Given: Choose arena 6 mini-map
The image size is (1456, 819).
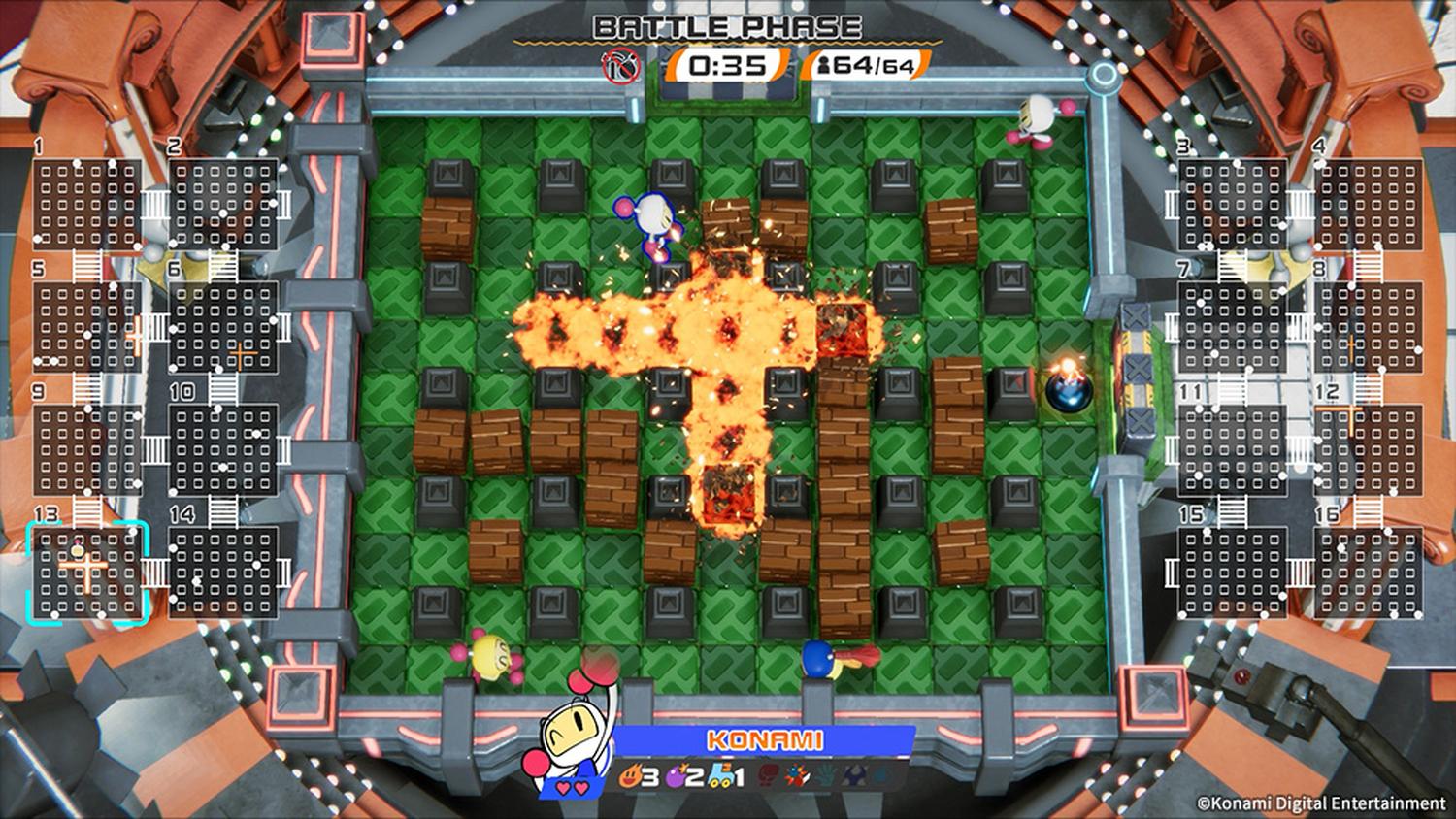Looking at the screenshot, I should pyautogui.click(x=222, y=327).
